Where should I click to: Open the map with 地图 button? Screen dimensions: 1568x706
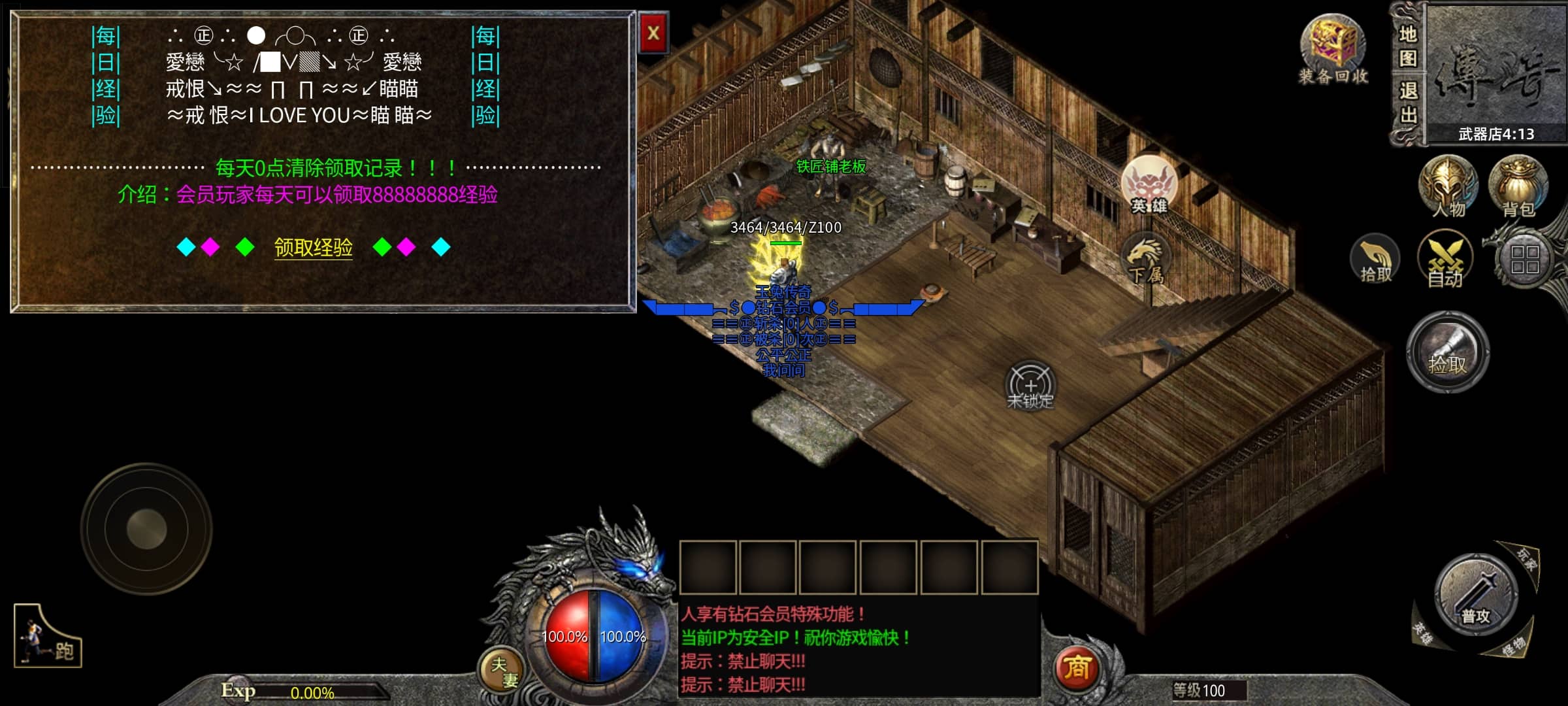click(1407, 46)
